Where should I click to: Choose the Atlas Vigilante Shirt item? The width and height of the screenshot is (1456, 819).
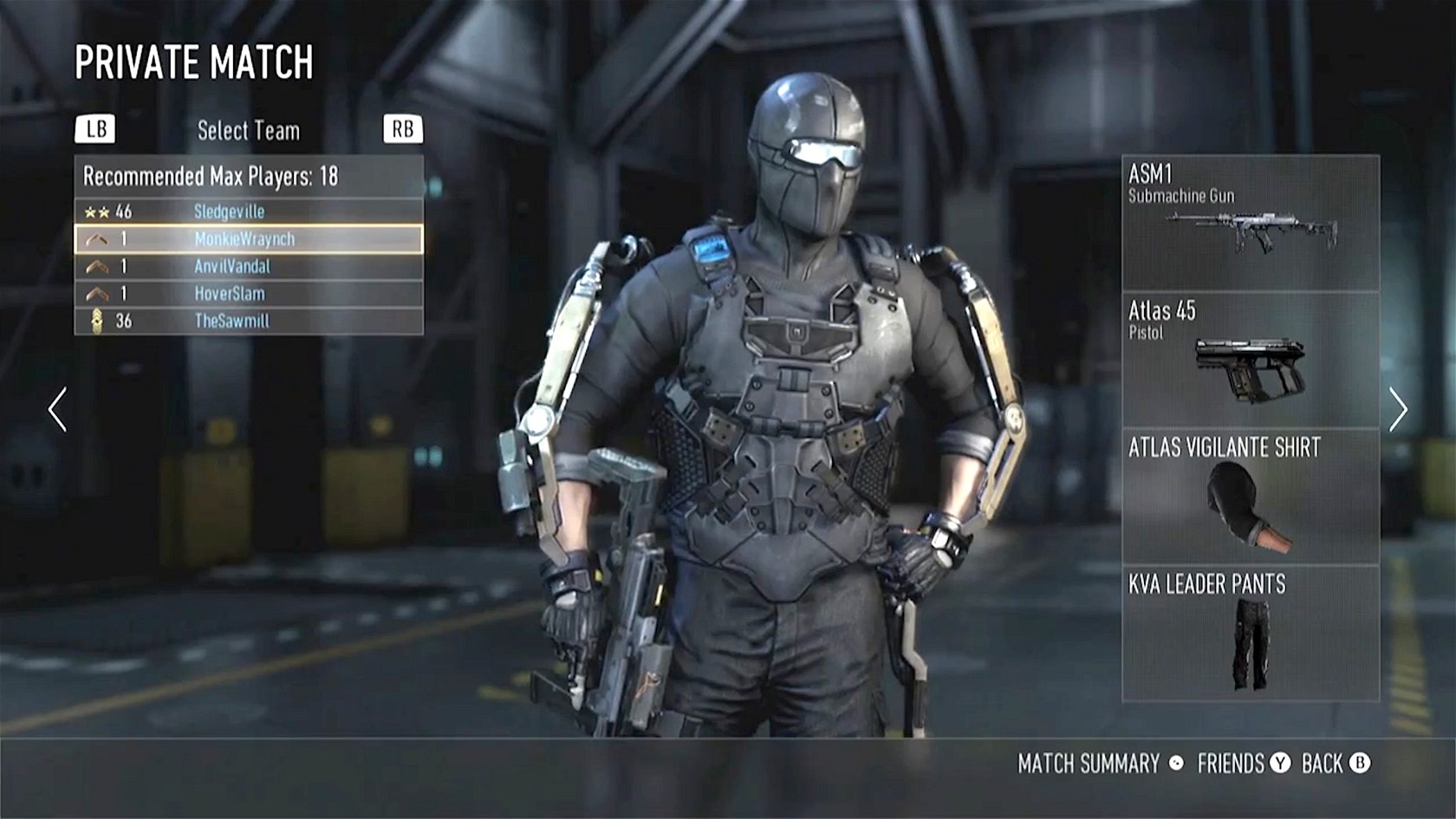click(x=1250, y=496)
